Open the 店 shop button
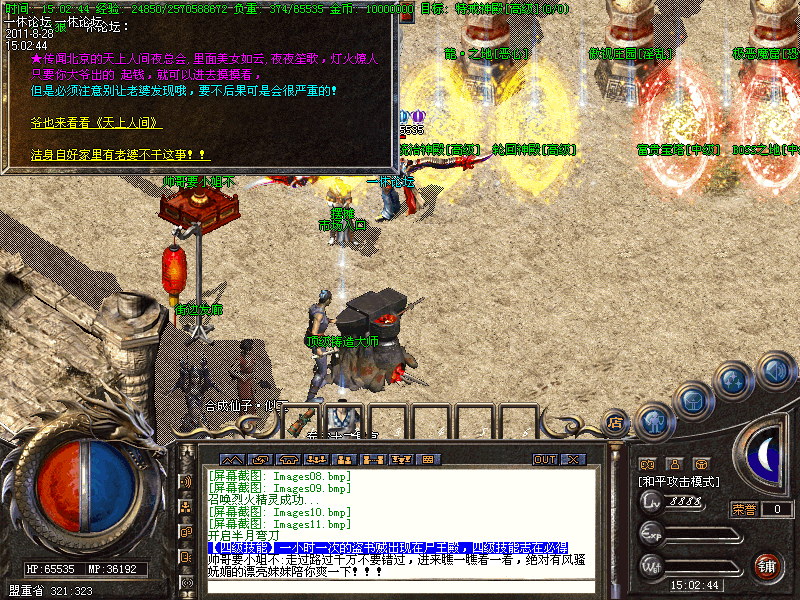 click(614, 423)
